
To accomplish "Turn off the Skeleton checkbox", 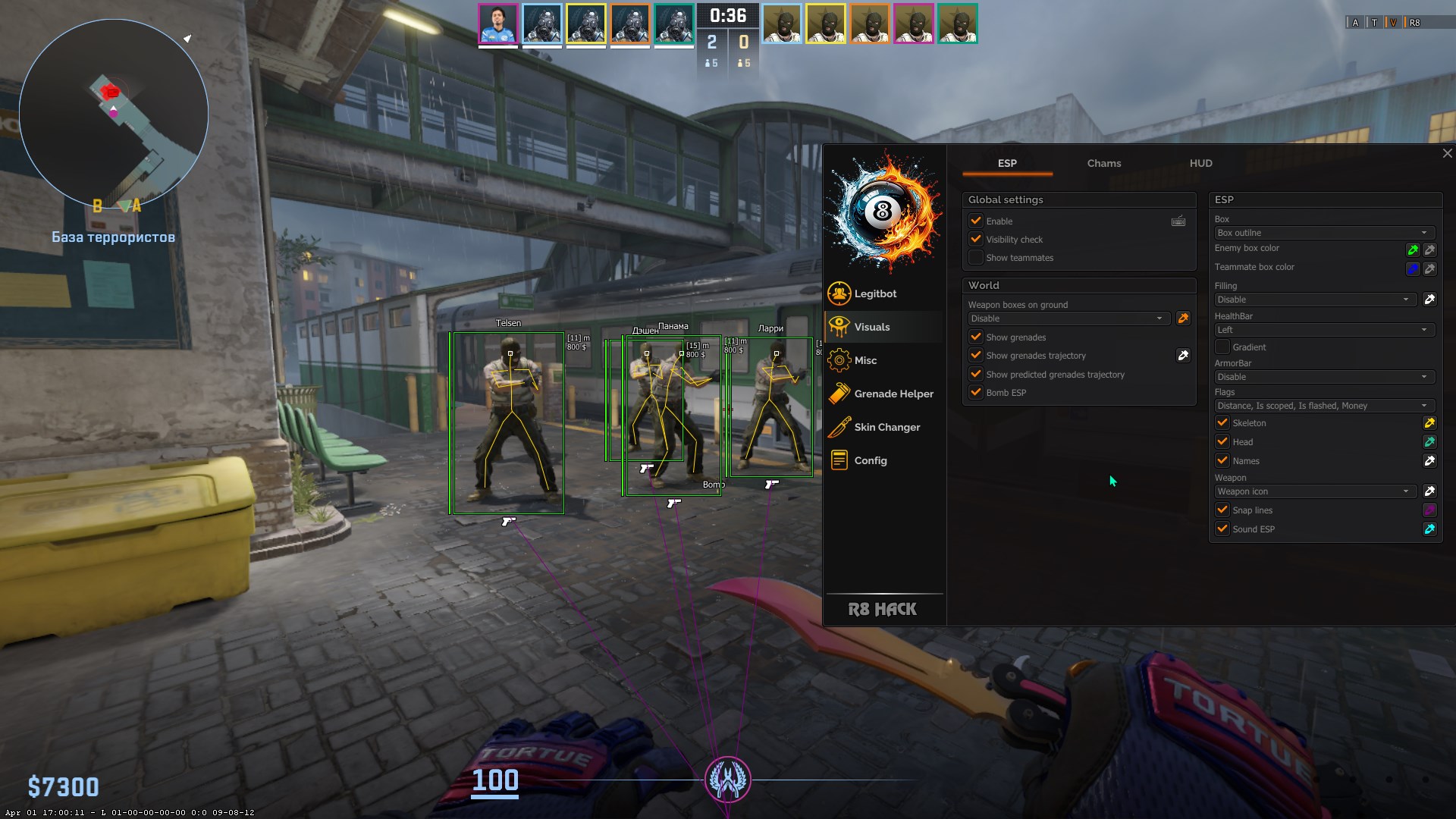I will (1222, 422).
